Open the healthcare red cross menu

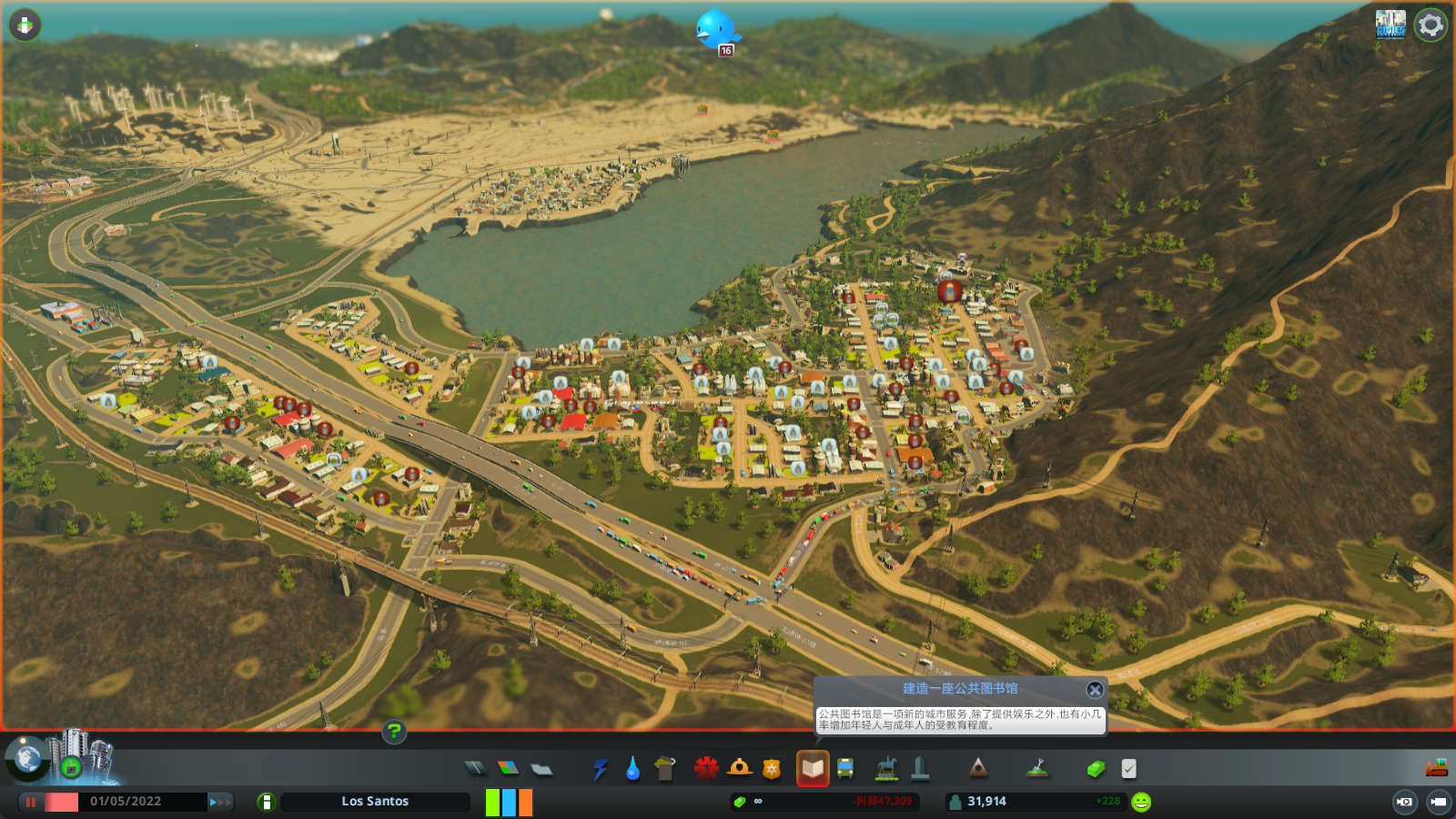[706, 769]
